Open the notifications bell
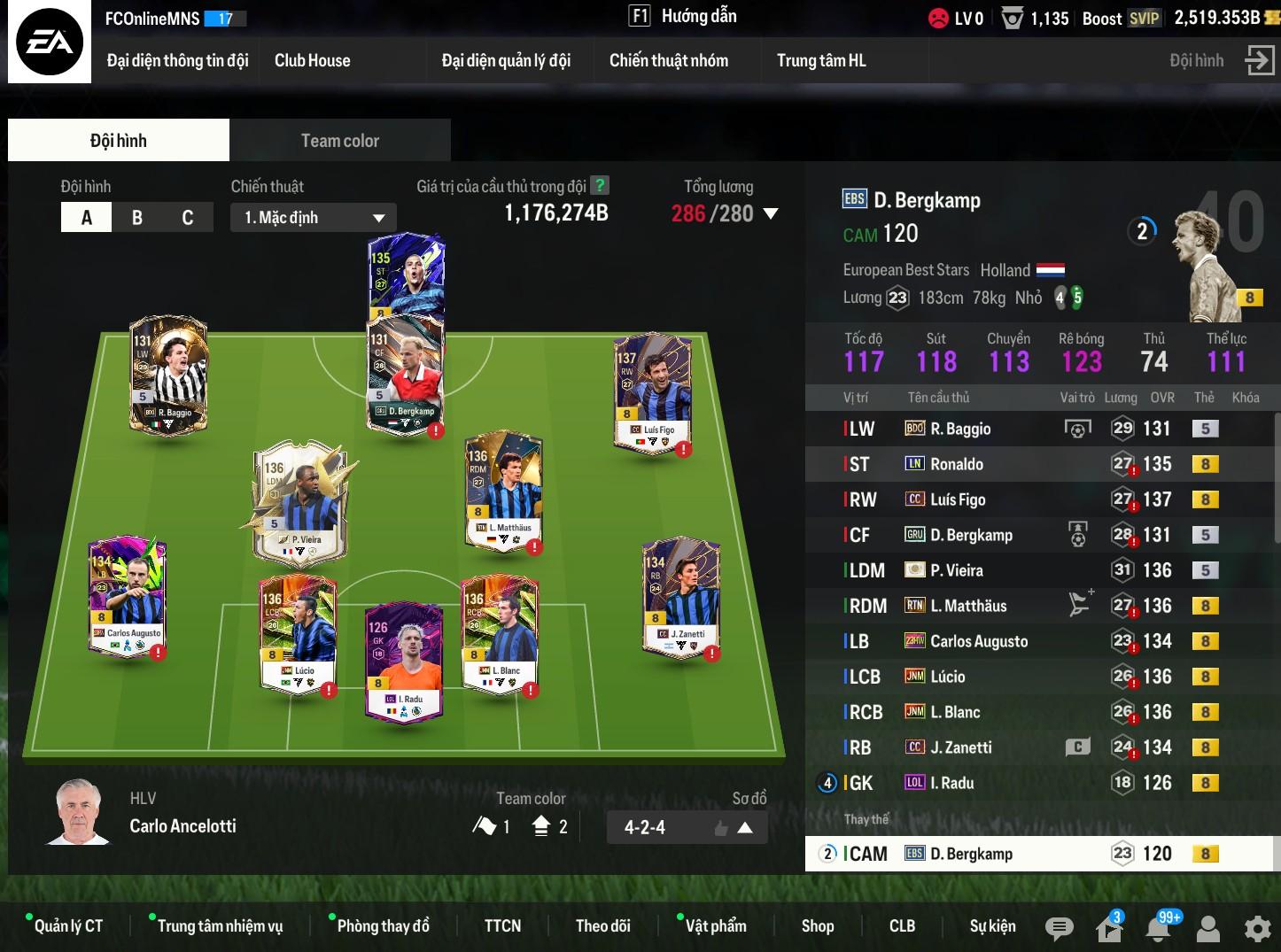 1158,928
